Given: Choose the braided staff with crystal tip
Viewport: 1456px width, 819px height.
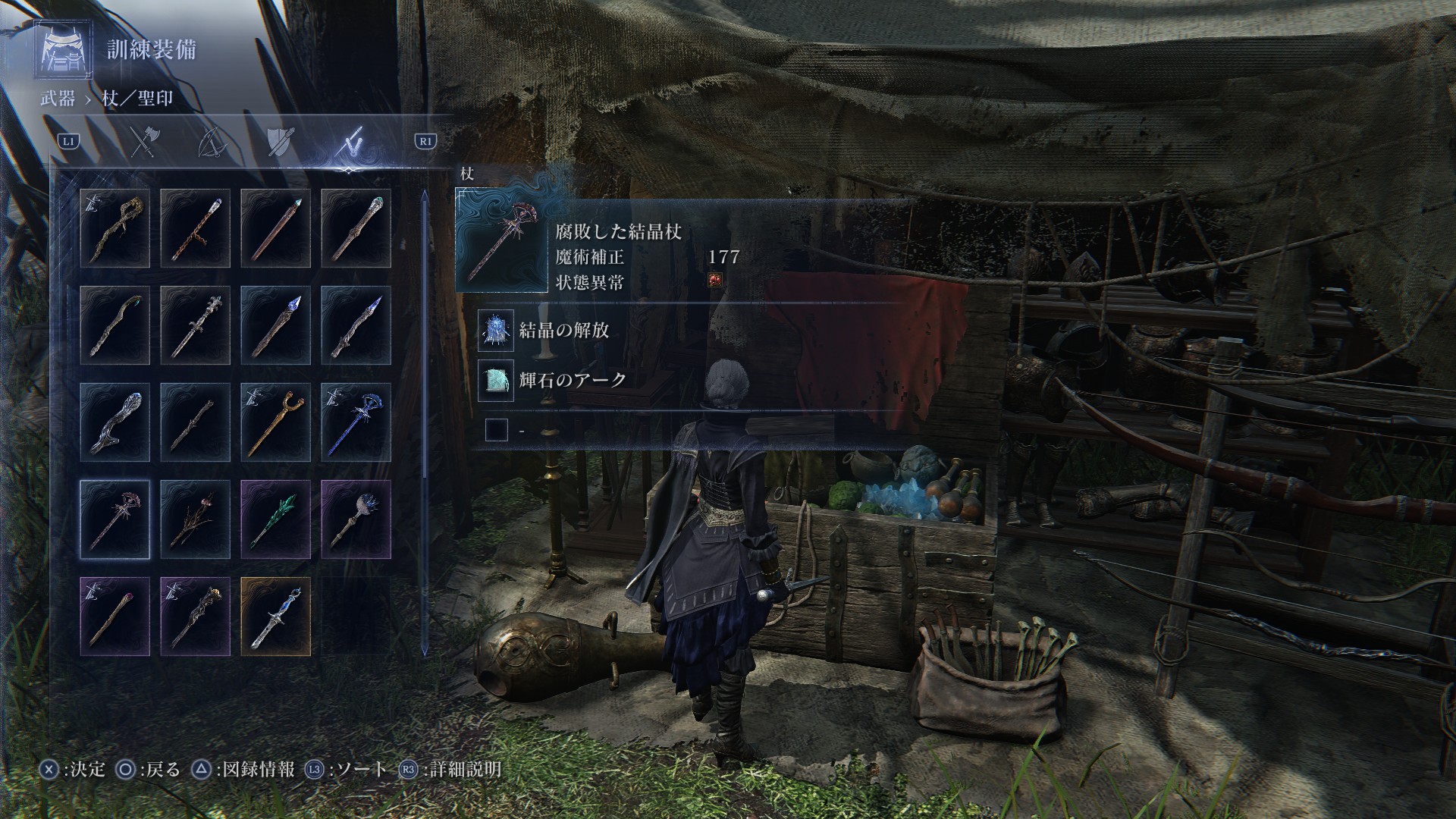Looking at the screenshot, I should [196, 228].
